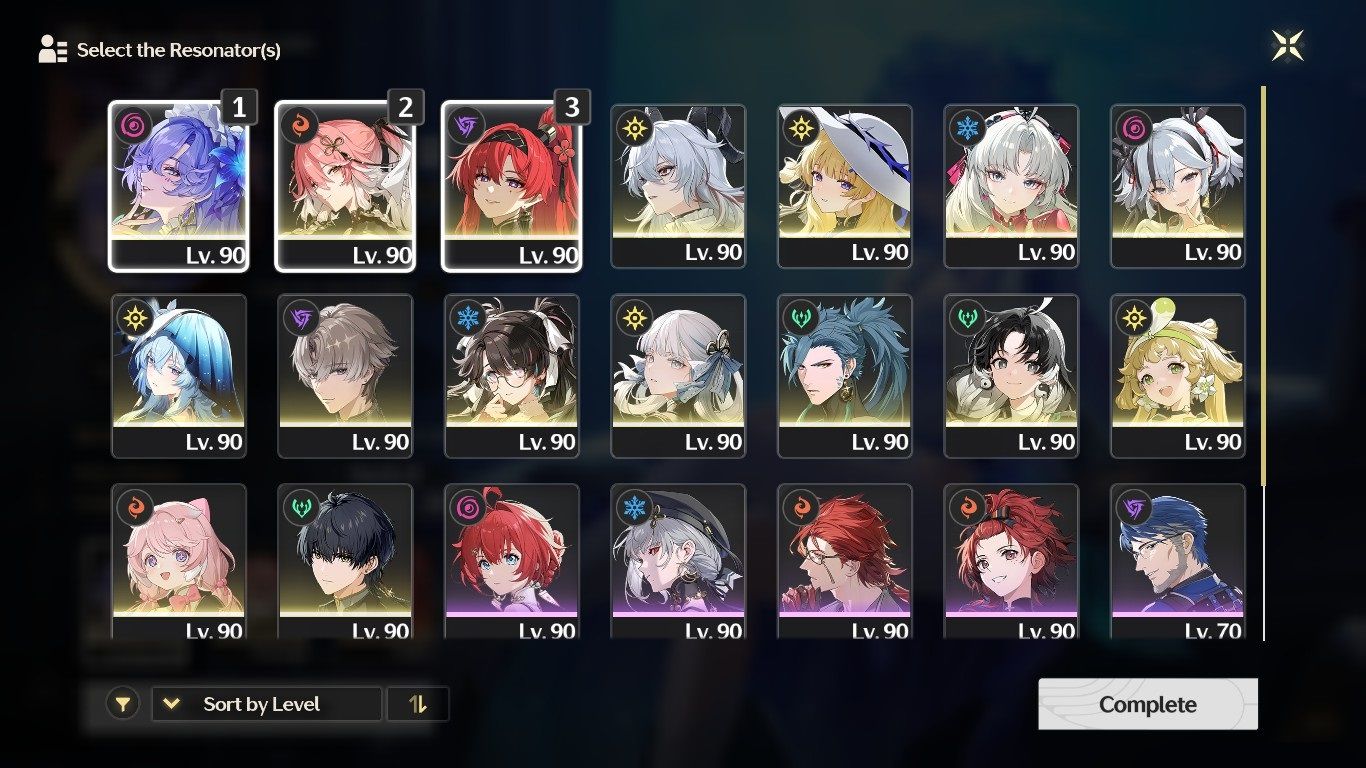Toggle the sort order arrows button

[418, 704]
